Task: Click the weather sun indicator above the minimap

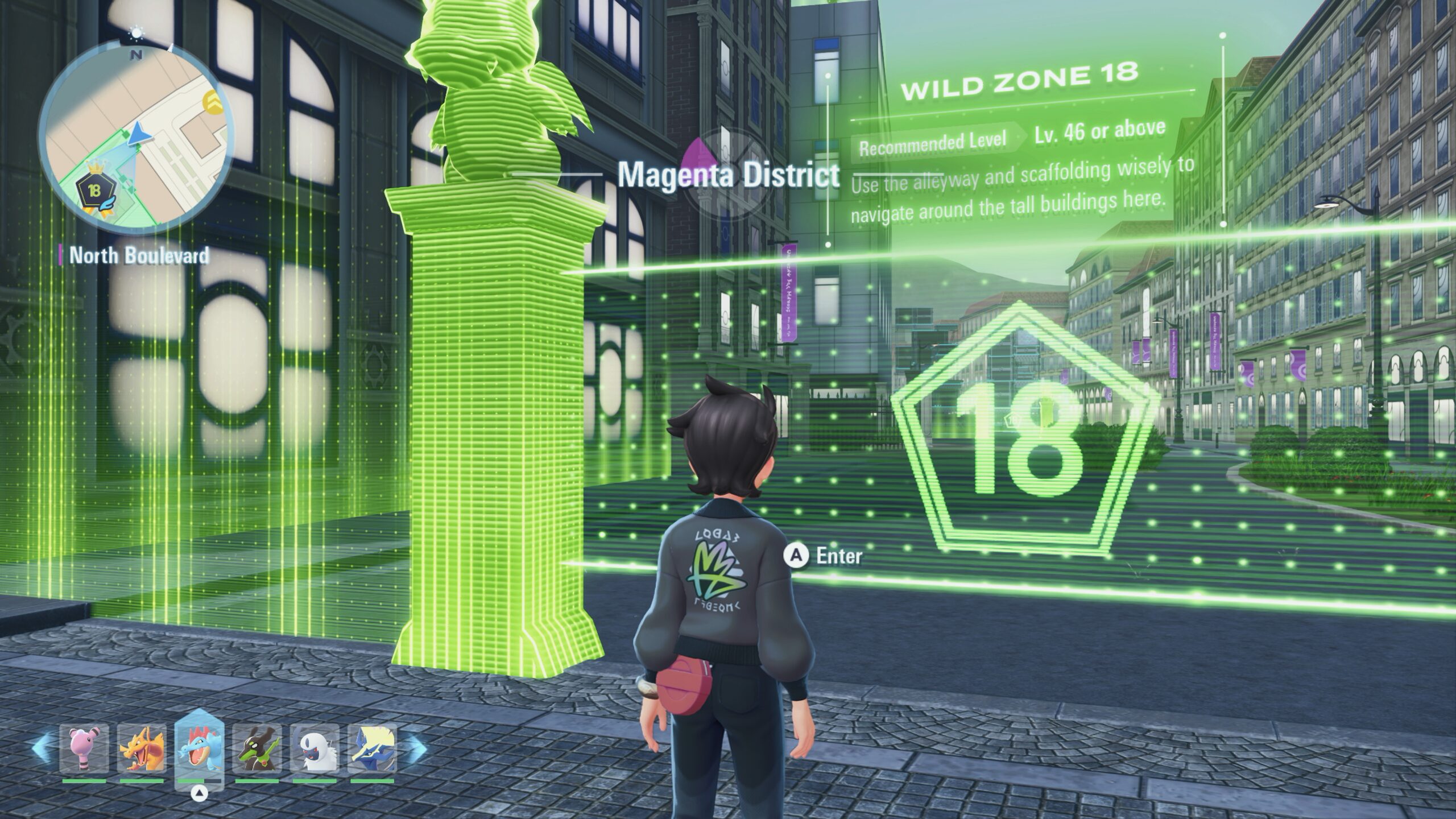Action: [x=136, y=33]
